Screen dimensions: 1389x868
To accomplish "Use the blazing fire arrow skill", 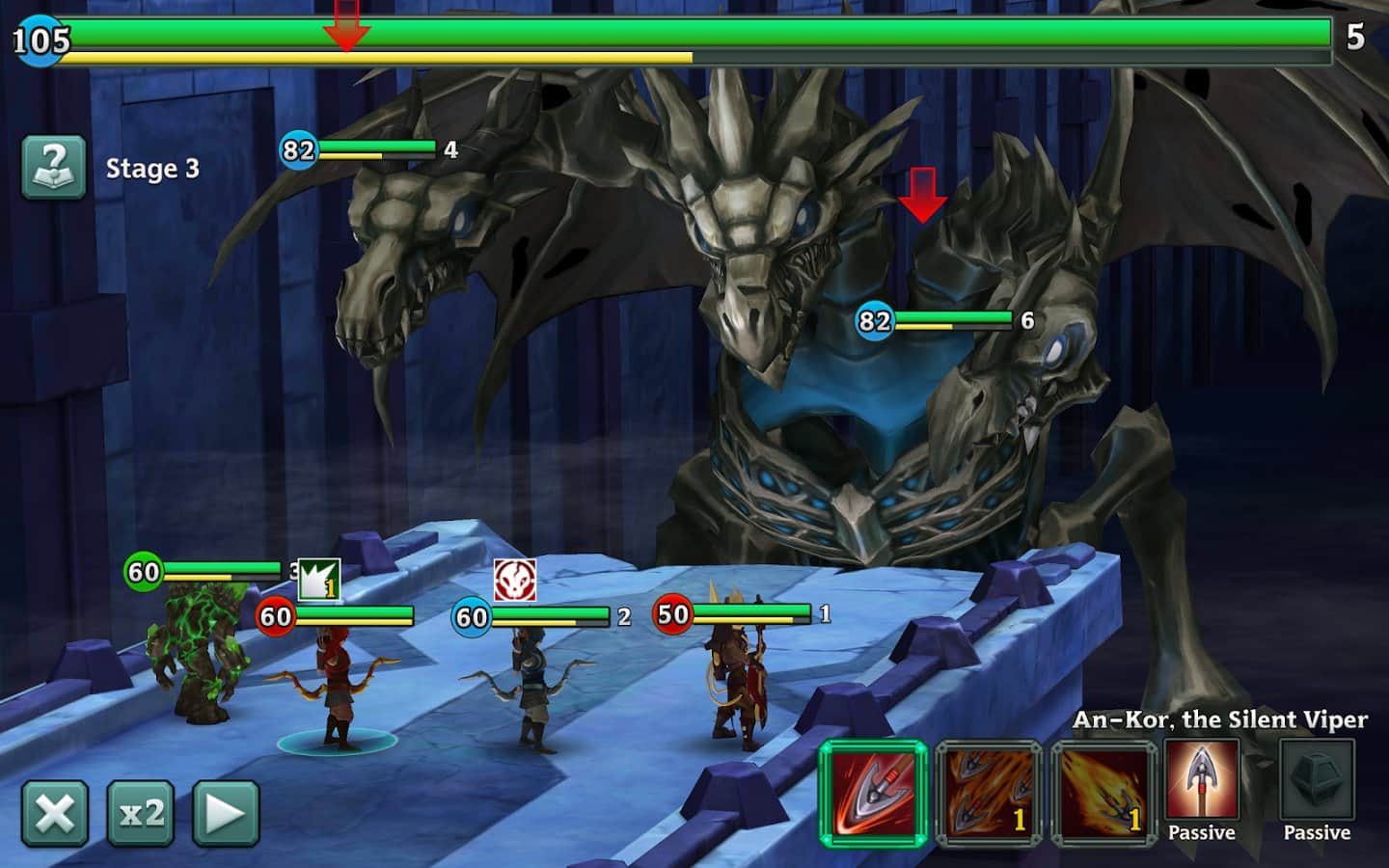I will (x=1104, y=794).
